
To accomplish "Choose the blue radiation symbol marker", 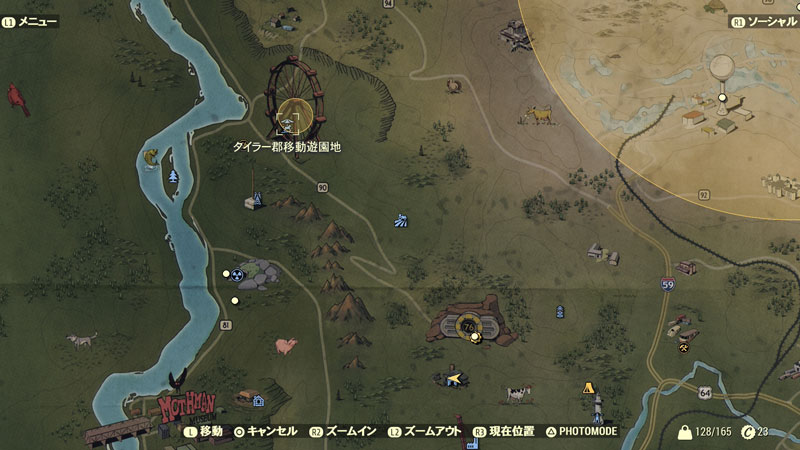I will [x=238, y=274].
